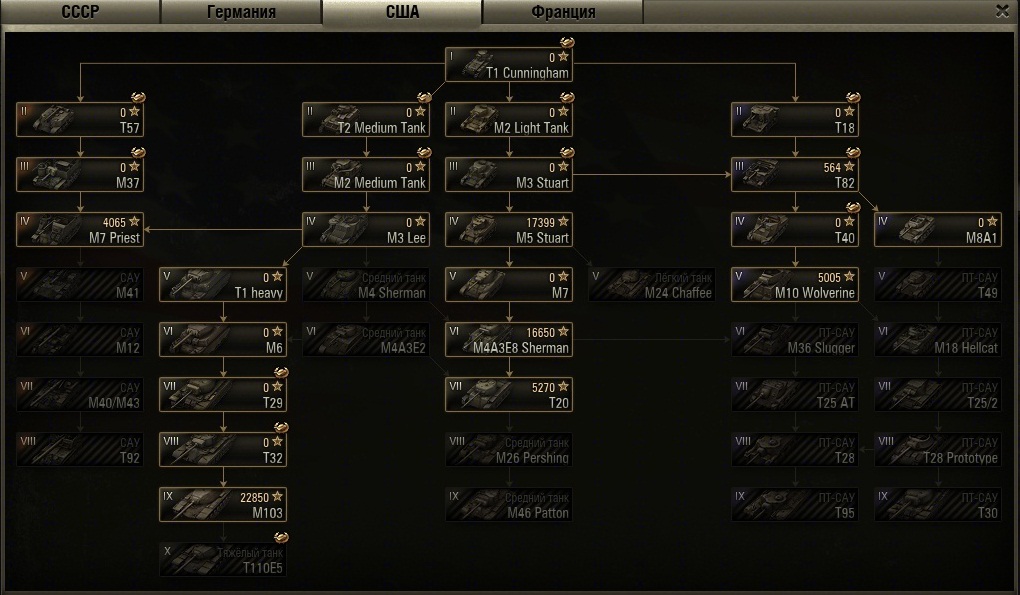Select the locked M46 Patton node
The height and width of the screenshot is (595, 1020).
tap(509, 505)
